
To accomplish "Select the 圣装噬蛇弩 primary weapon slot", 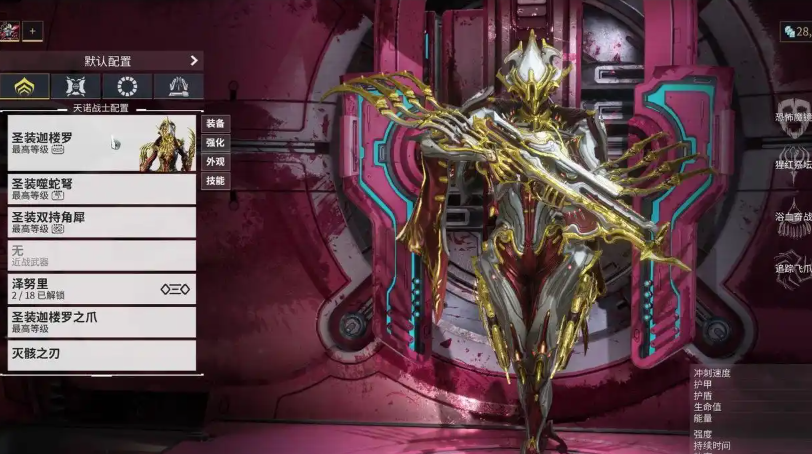I will point(100,188).
